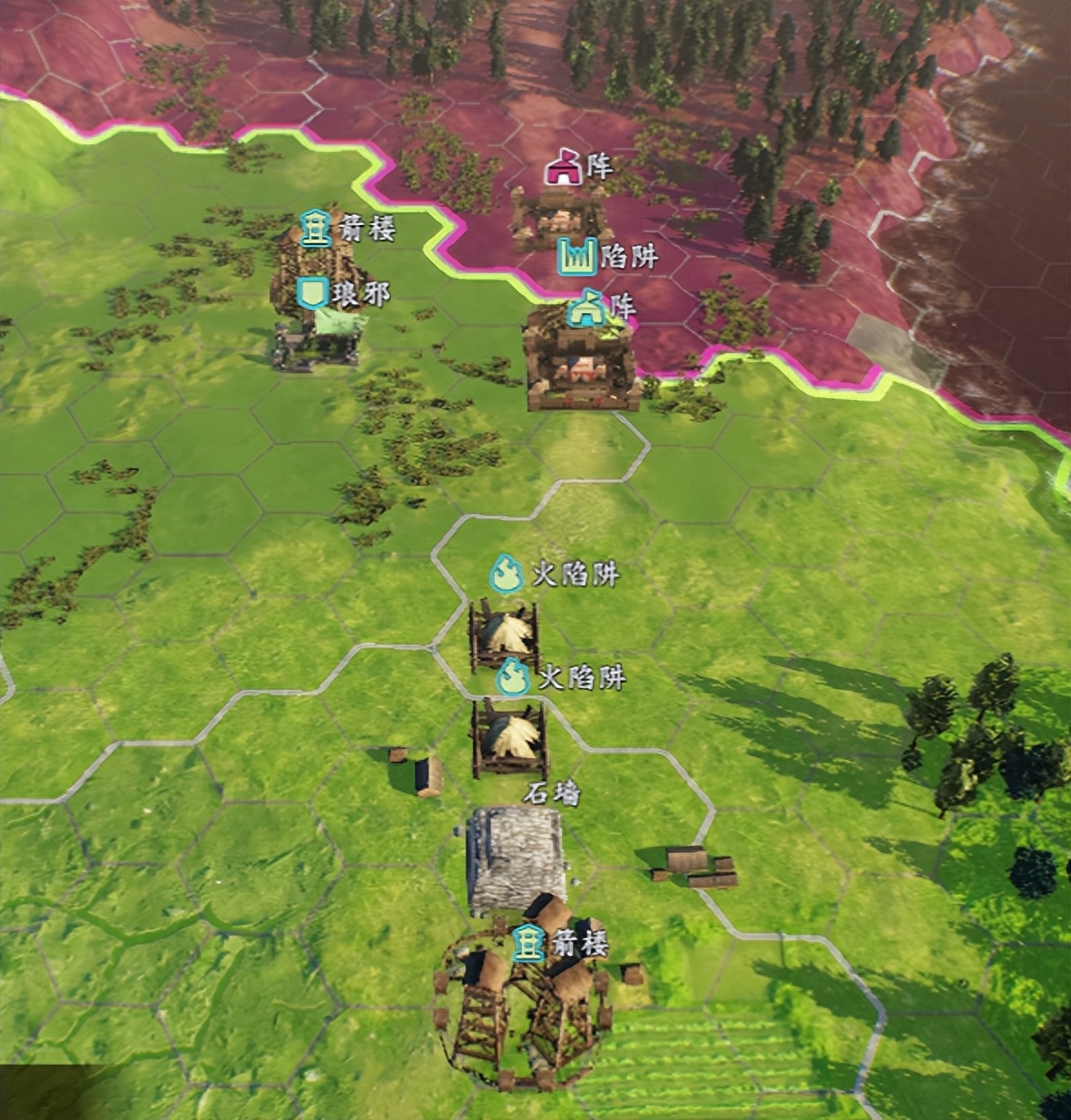Select the teal 阵 camp marker

pos(587,308)
